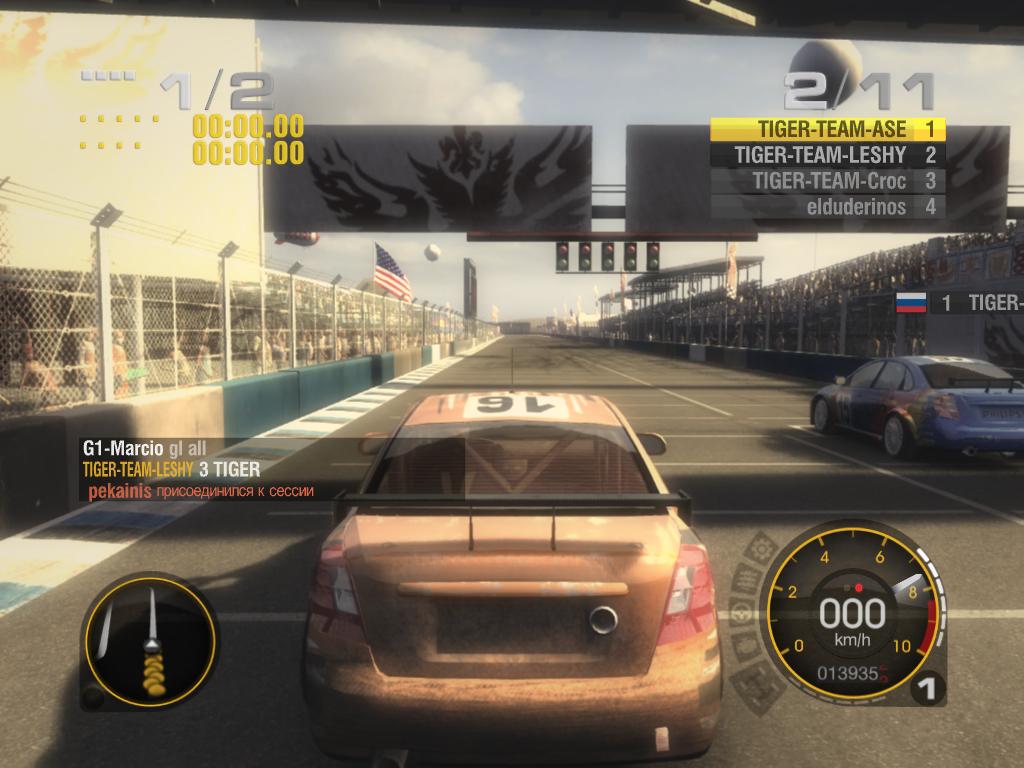
Task: Select TIGER-TEAM-ASE in the standings list
Action: (828, 129)
